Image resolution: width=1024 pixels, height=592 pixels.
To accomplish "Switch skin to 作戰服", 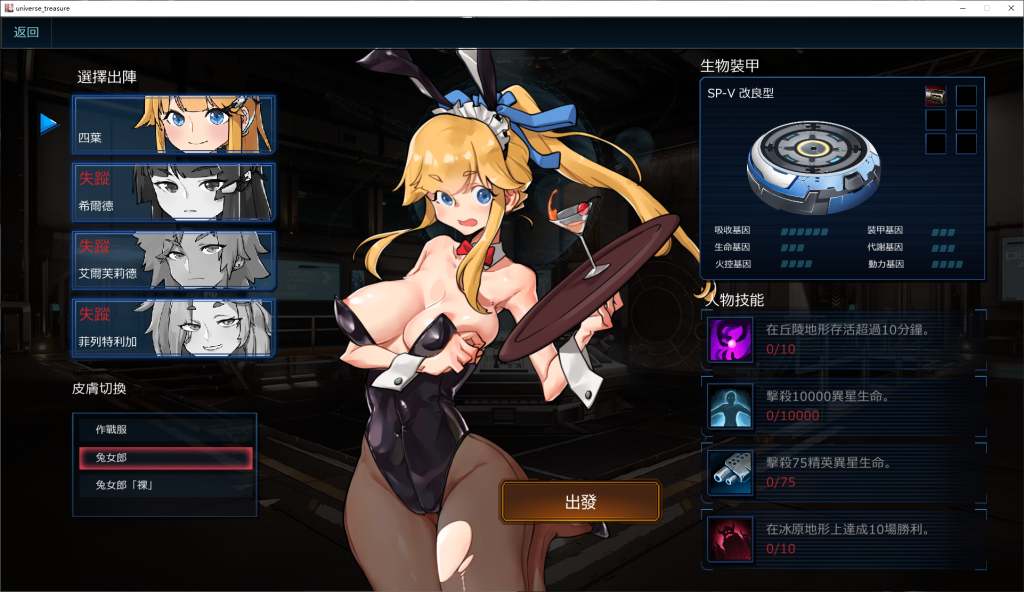I will [x=165, y=430].
